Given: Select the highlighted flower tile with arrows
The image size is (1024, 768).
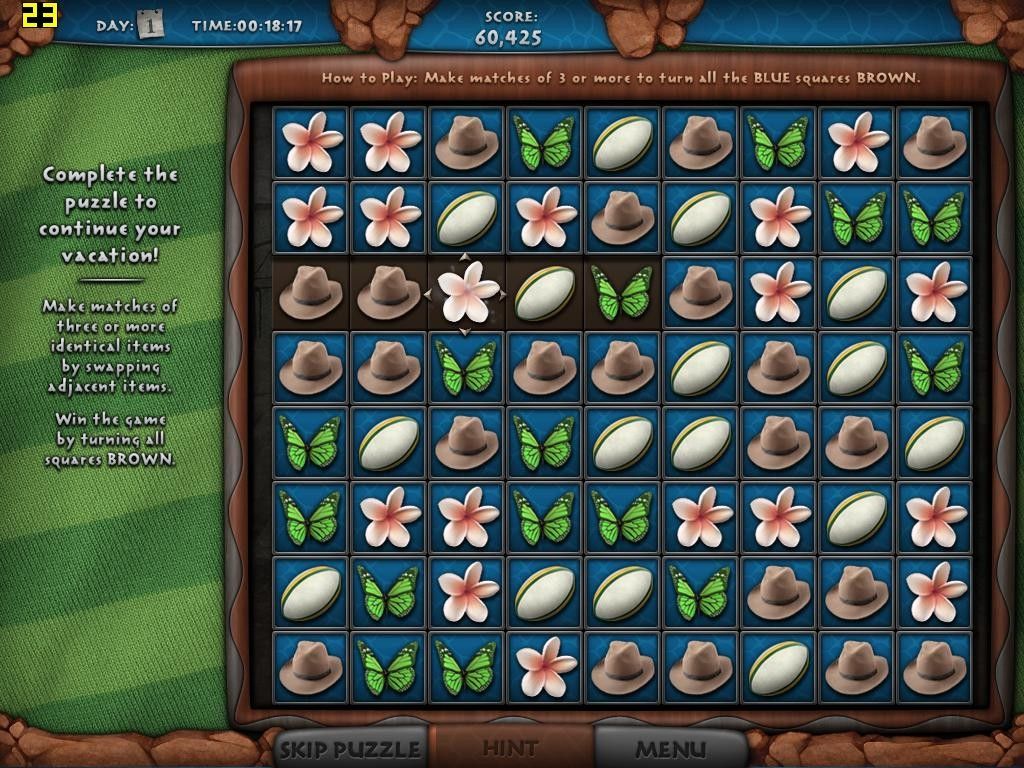Looking at the screenshot, I should point(467,292).
